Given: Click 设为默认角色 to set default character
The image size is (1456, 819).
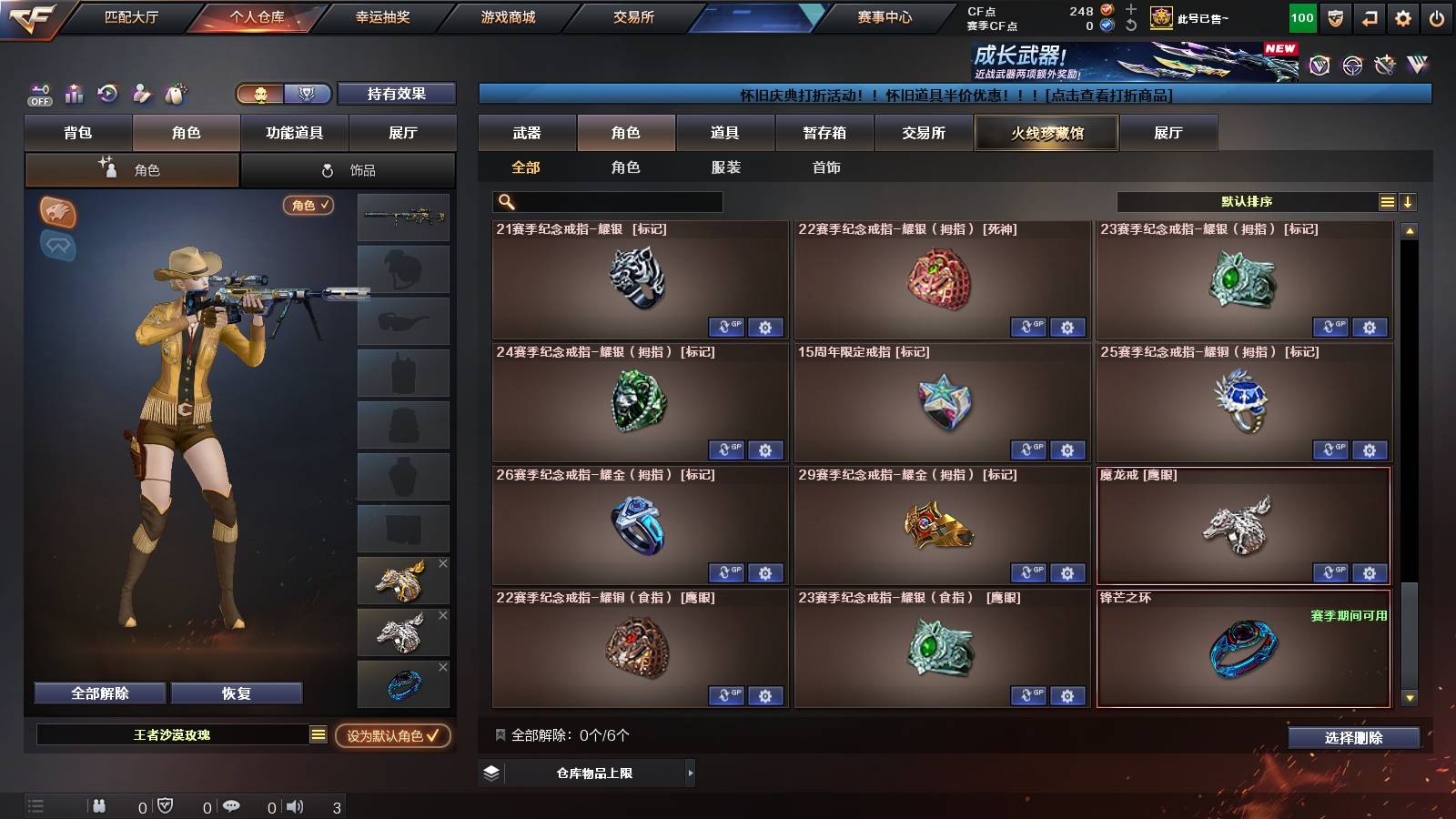Looking at the screenshot, I should point(395,737).
